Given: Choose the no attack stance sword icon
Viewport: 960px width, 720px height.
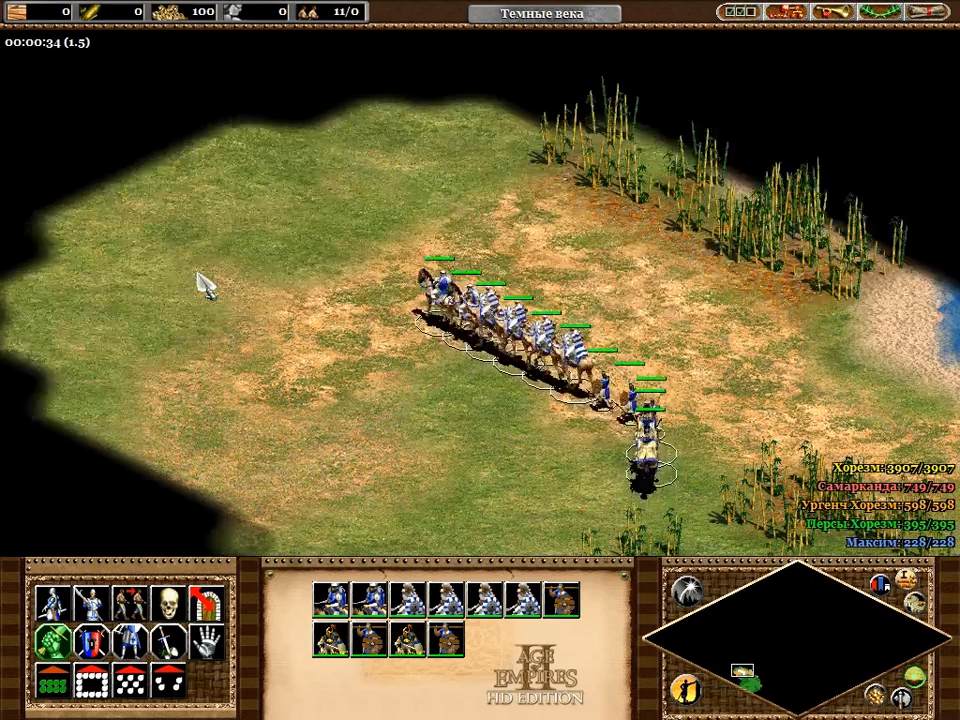Looking at the screenshot, I should click(167, 642).
